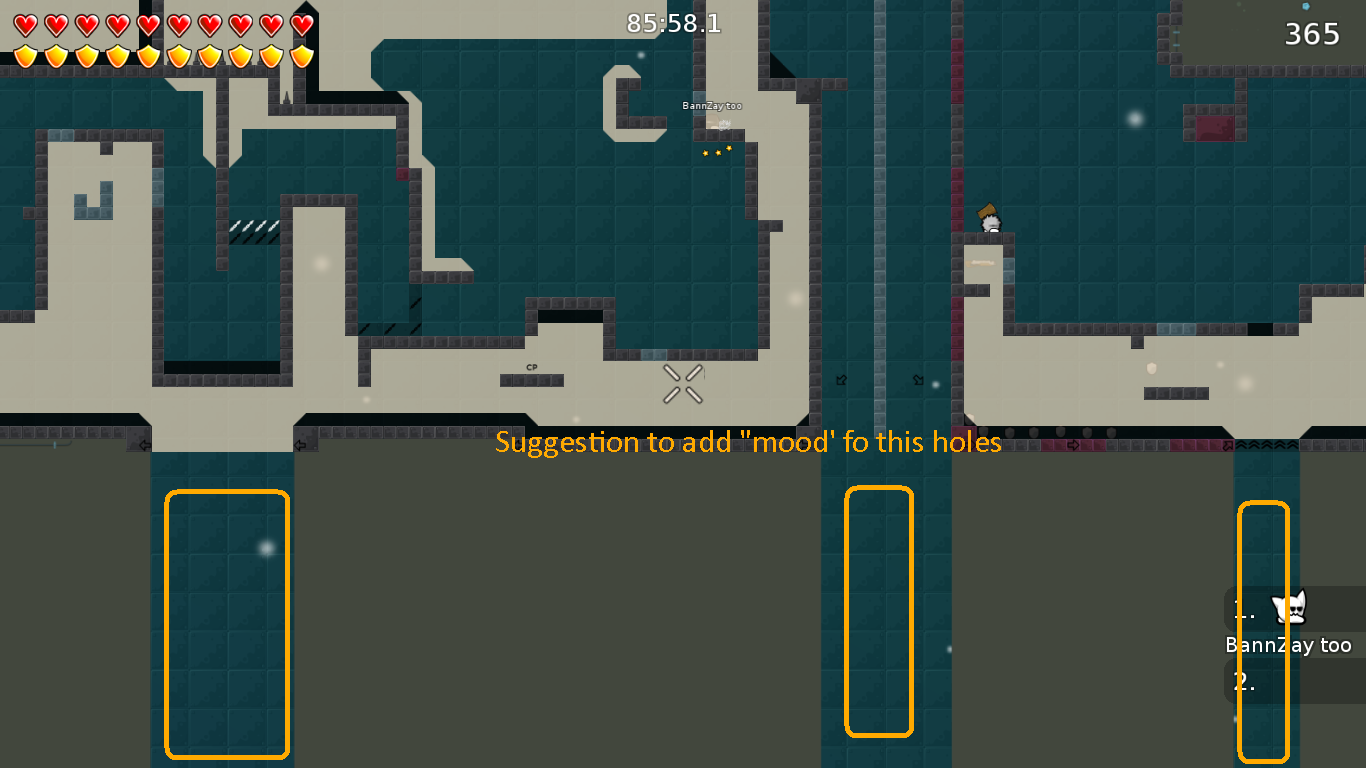Click the crossed-lines spawn marker symbol
The width and height of the screenshot is (1366, 768).
click(682, 383)
